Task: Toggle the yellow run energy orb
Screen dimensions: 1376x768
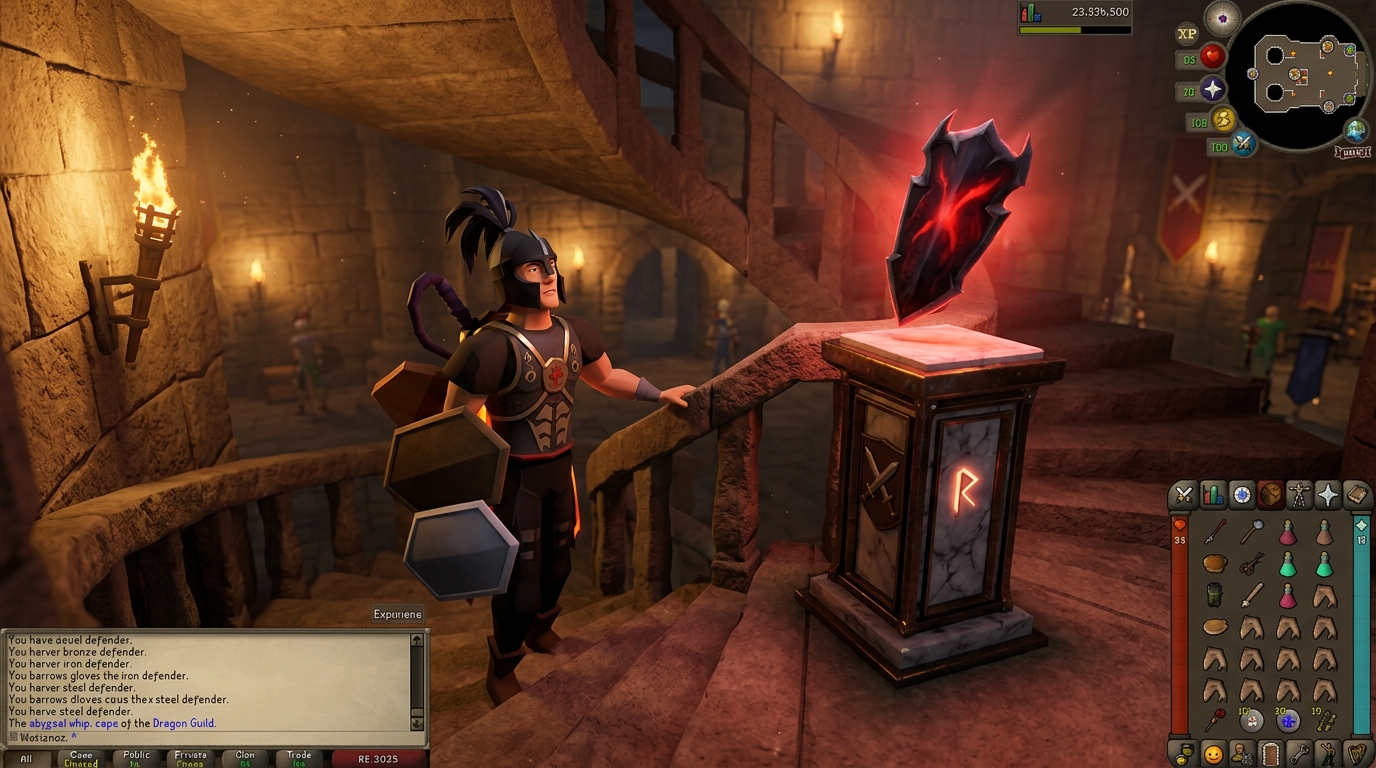Action: click(x=1224, y=121)
